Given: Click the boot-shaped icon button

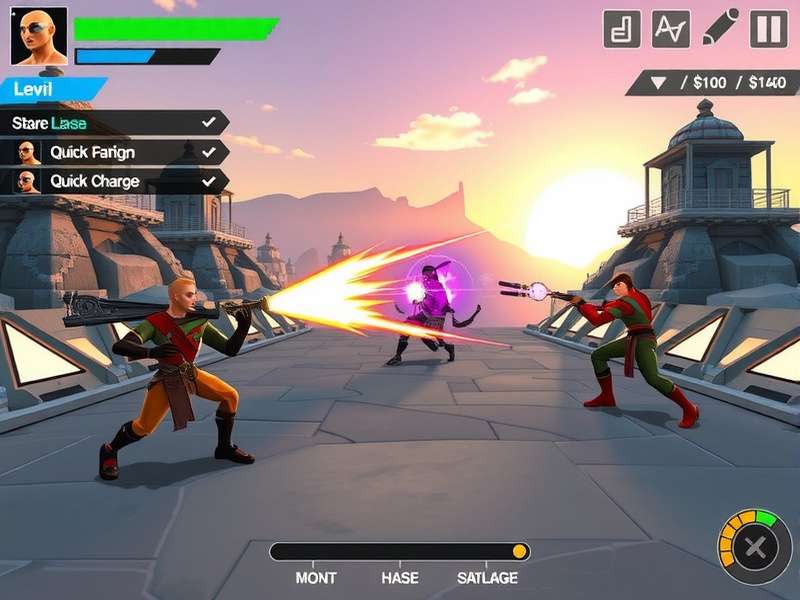Looking at the screenshot, I should pyautogui.click(x=622, y=29).
